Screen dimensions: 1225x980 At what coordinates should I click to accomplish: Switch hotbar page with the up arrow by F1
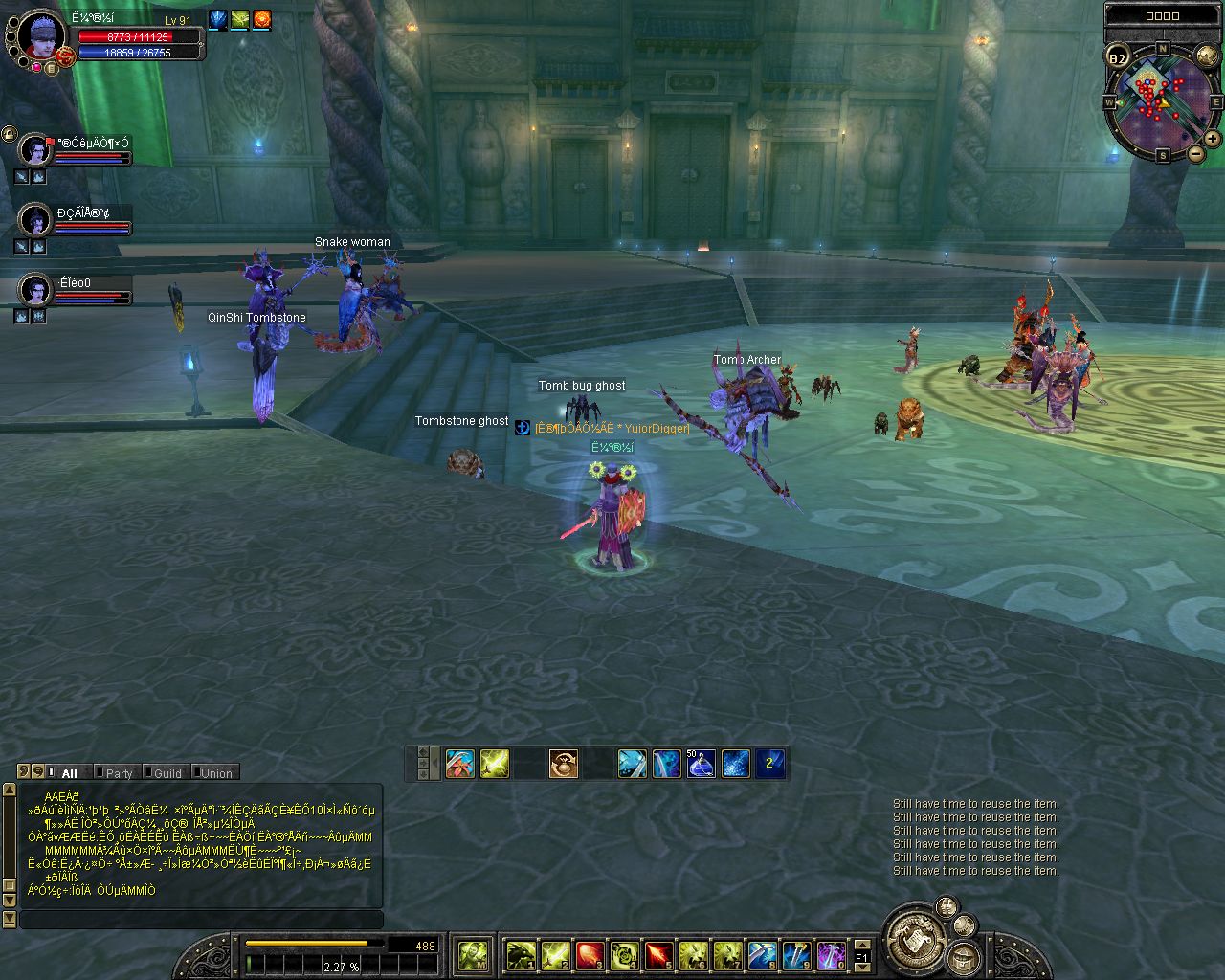coord(861,946)
